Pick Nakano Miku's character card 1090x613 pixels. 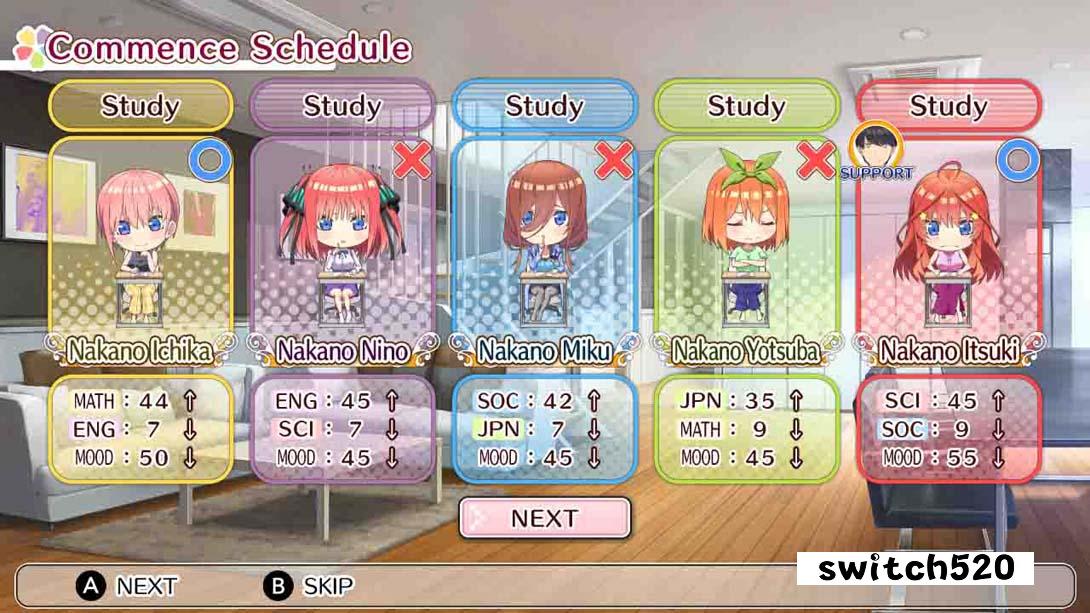pos(544,245)
